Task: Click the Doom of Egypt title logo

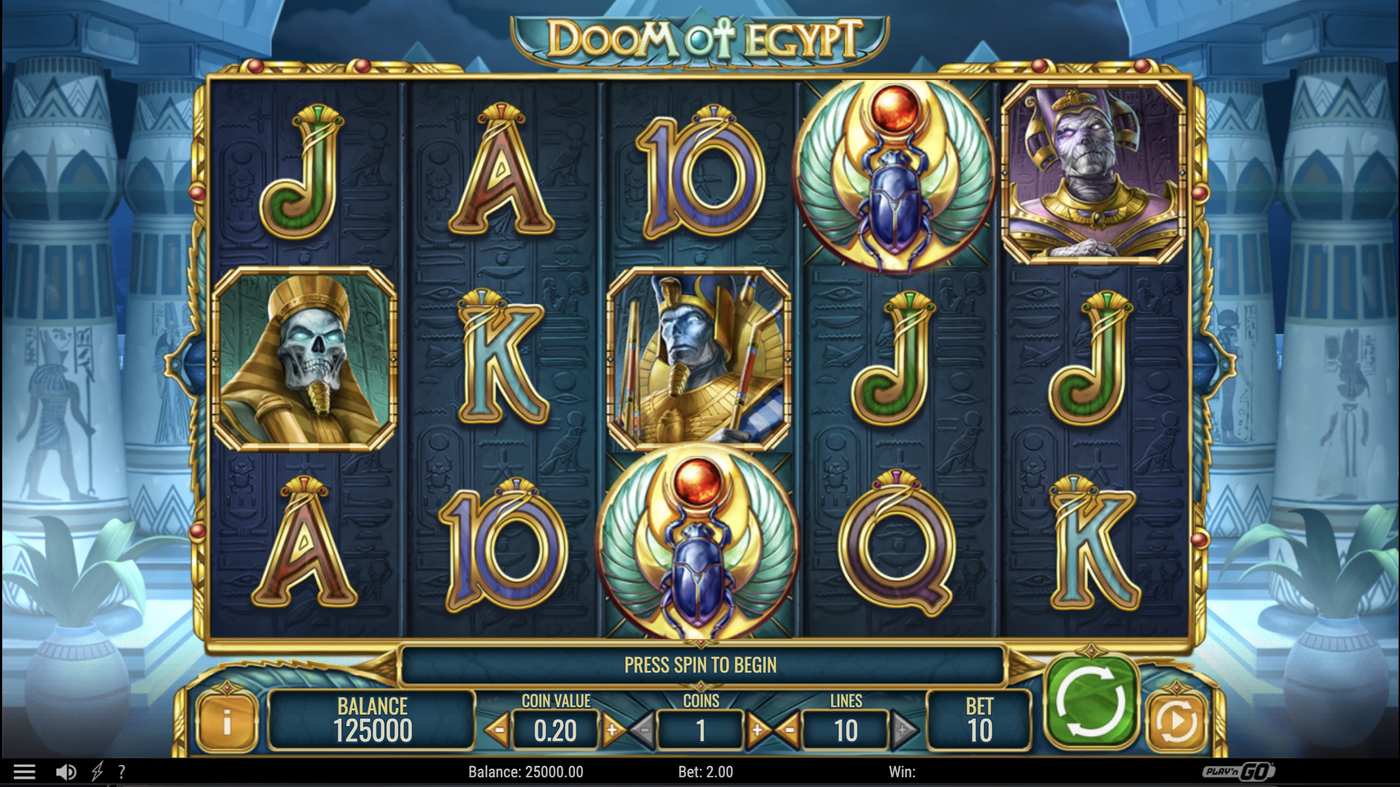Action: (700, 33)
